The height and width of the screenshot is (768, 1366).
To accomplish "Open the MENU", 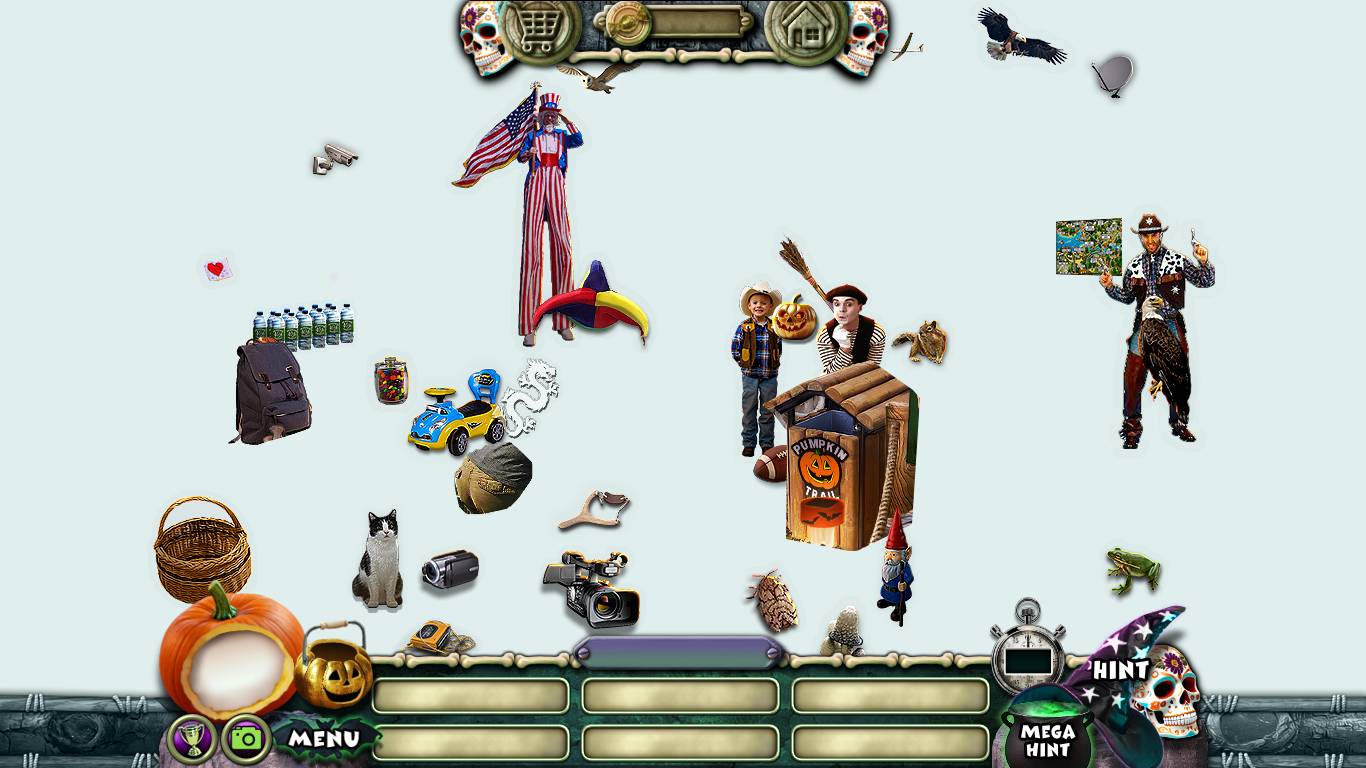I will click(324, 739).
